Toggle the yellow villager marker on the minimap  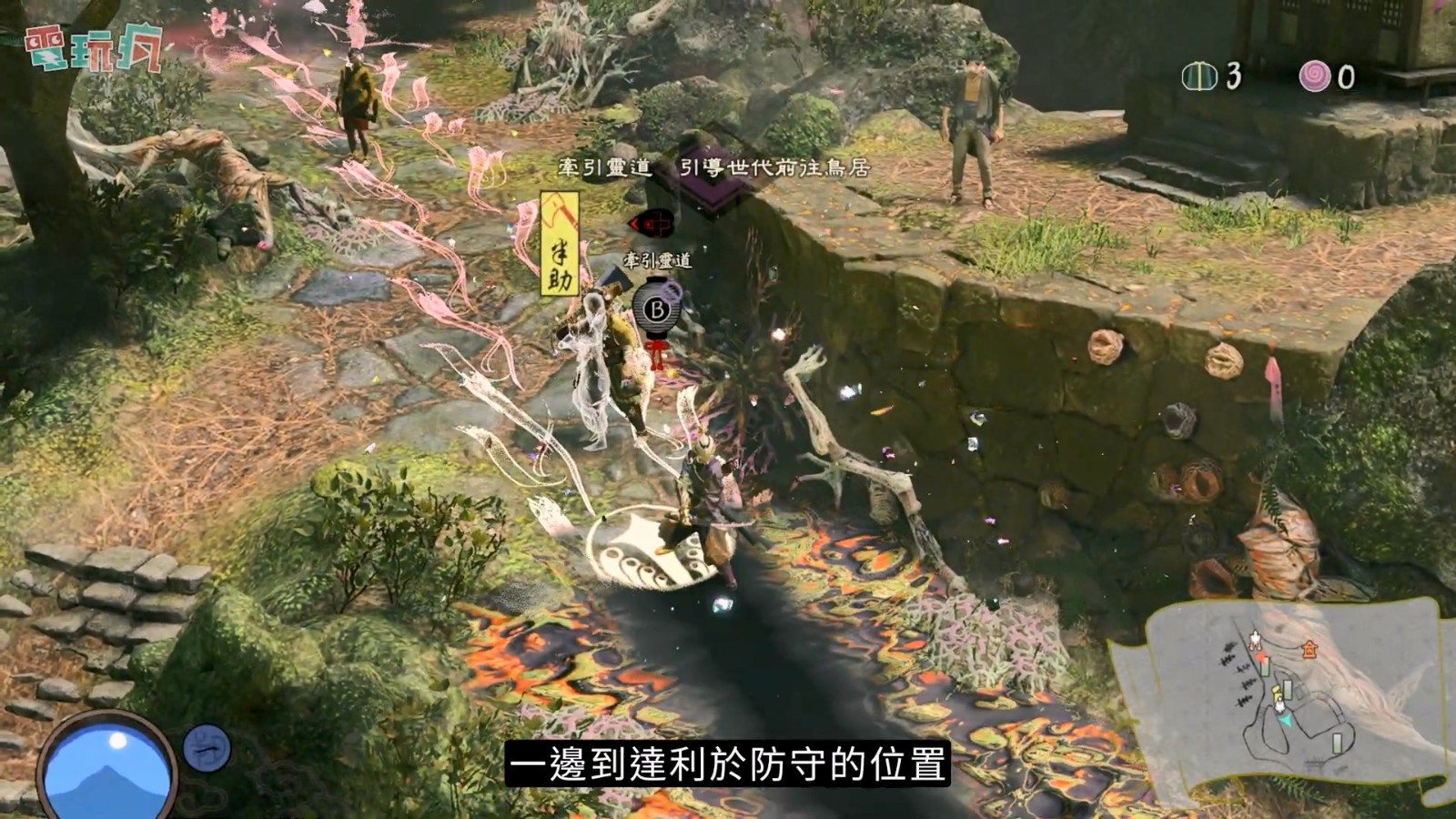[1276, 692]
